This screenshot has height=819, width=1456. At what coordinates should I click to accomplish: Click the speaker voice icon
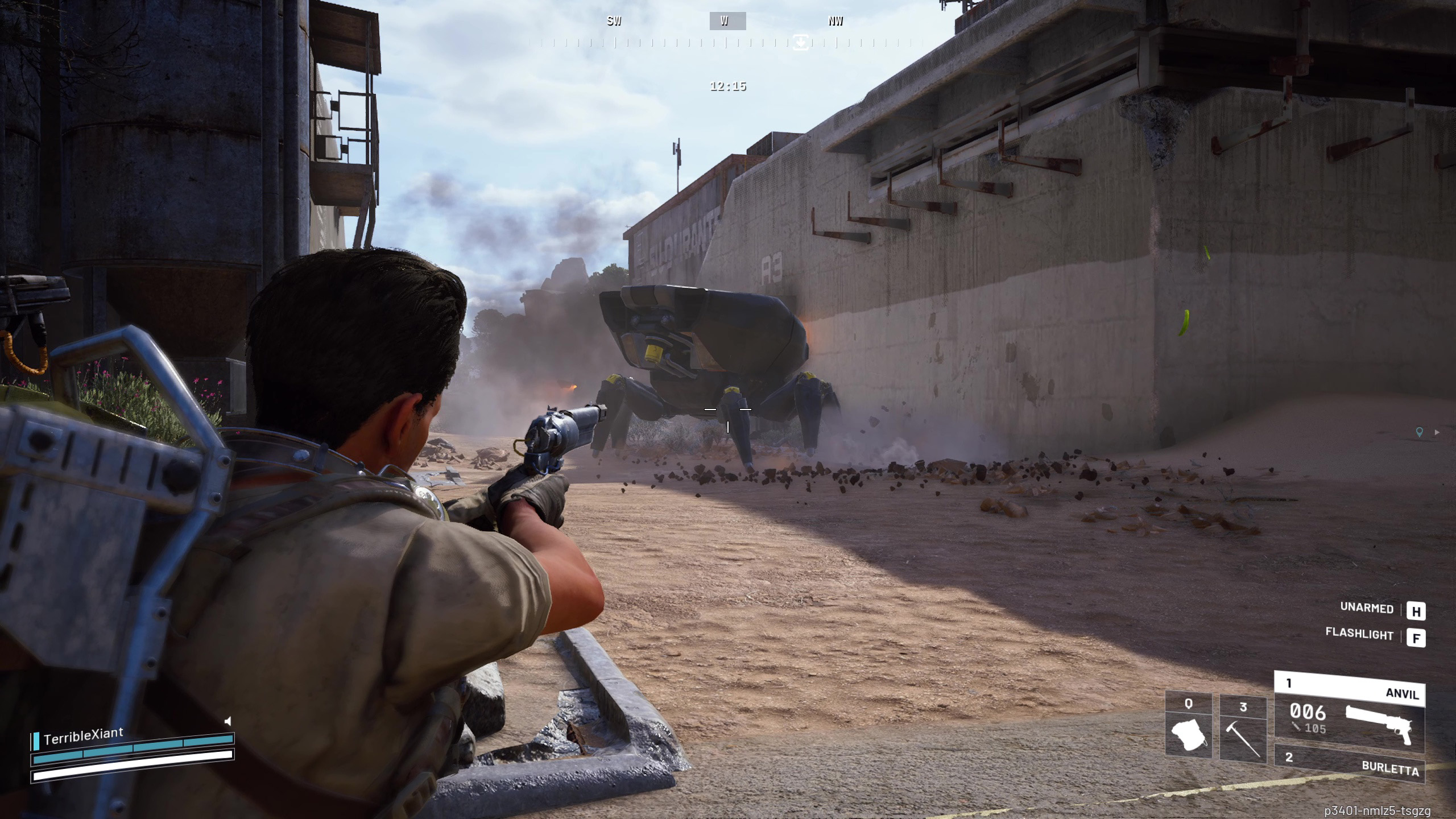click(228, 721)
